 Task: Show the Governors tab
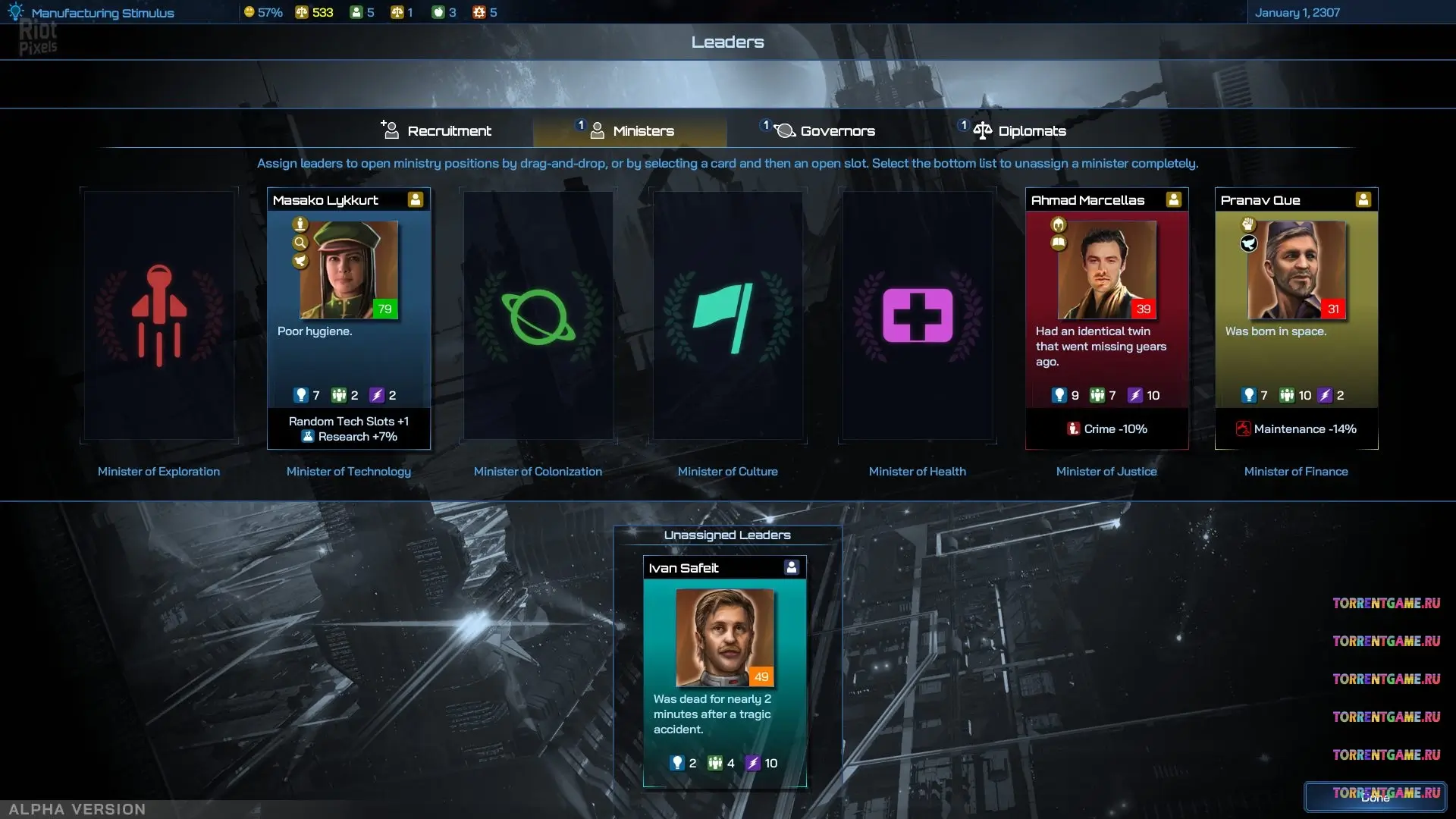click(825, 131)
